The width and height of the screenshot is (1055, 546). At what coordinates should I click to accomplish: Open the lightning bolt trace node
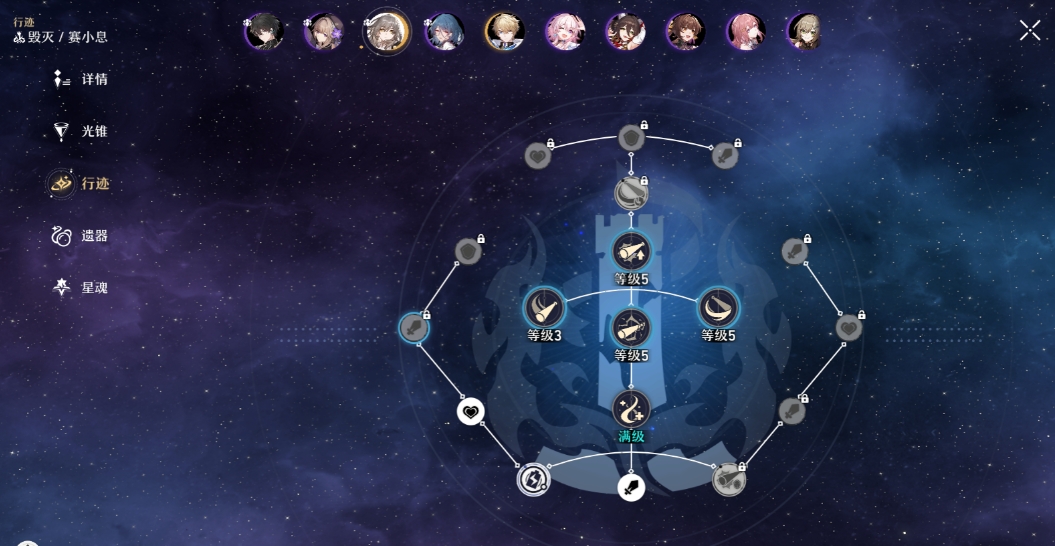pyautogui.click(x=533, y=479)
